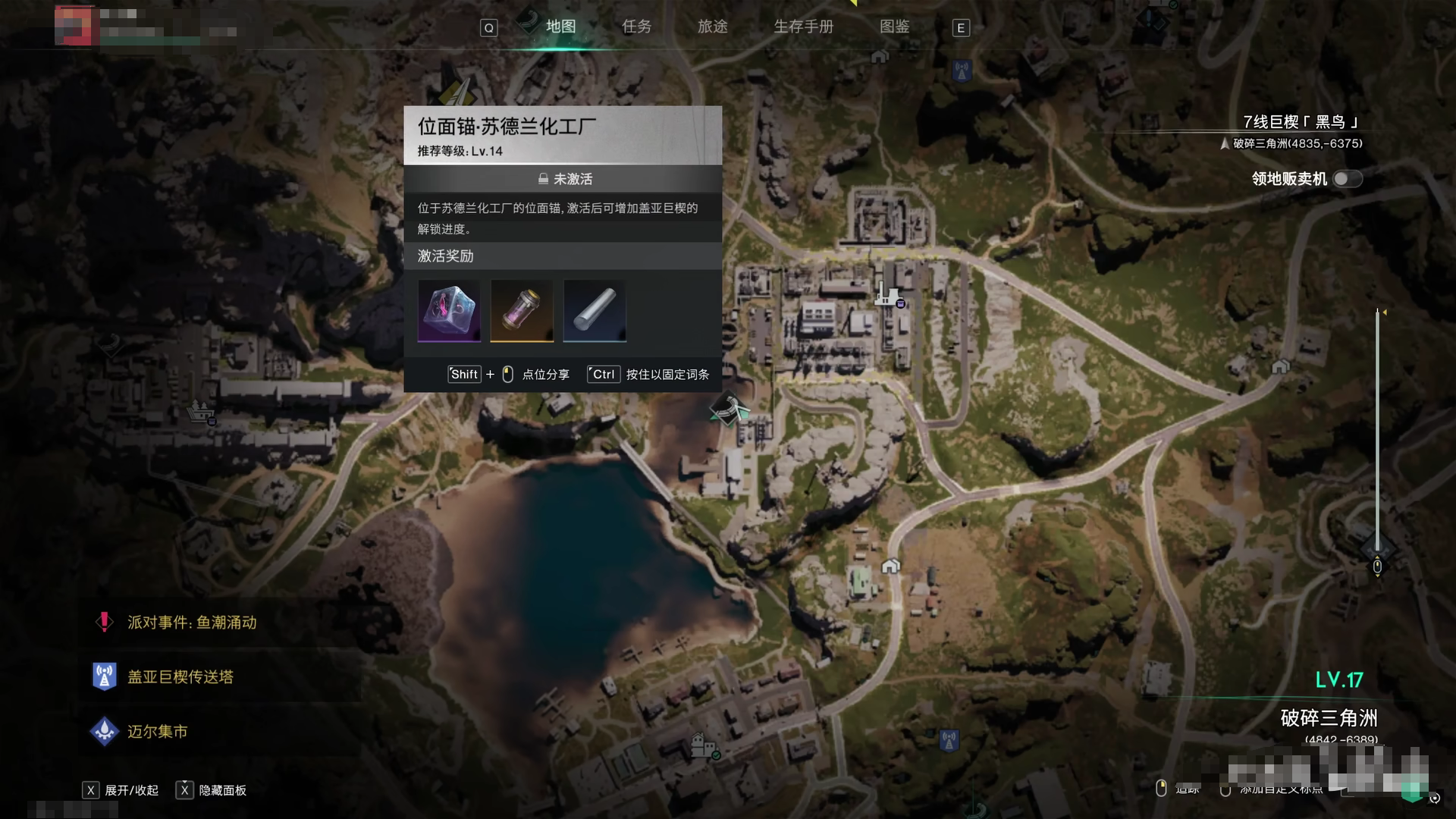
Task: Choose the 派对事件: 鱼潮涌动 legend entry
Action: pyautogui.click(x=191, y=623)
